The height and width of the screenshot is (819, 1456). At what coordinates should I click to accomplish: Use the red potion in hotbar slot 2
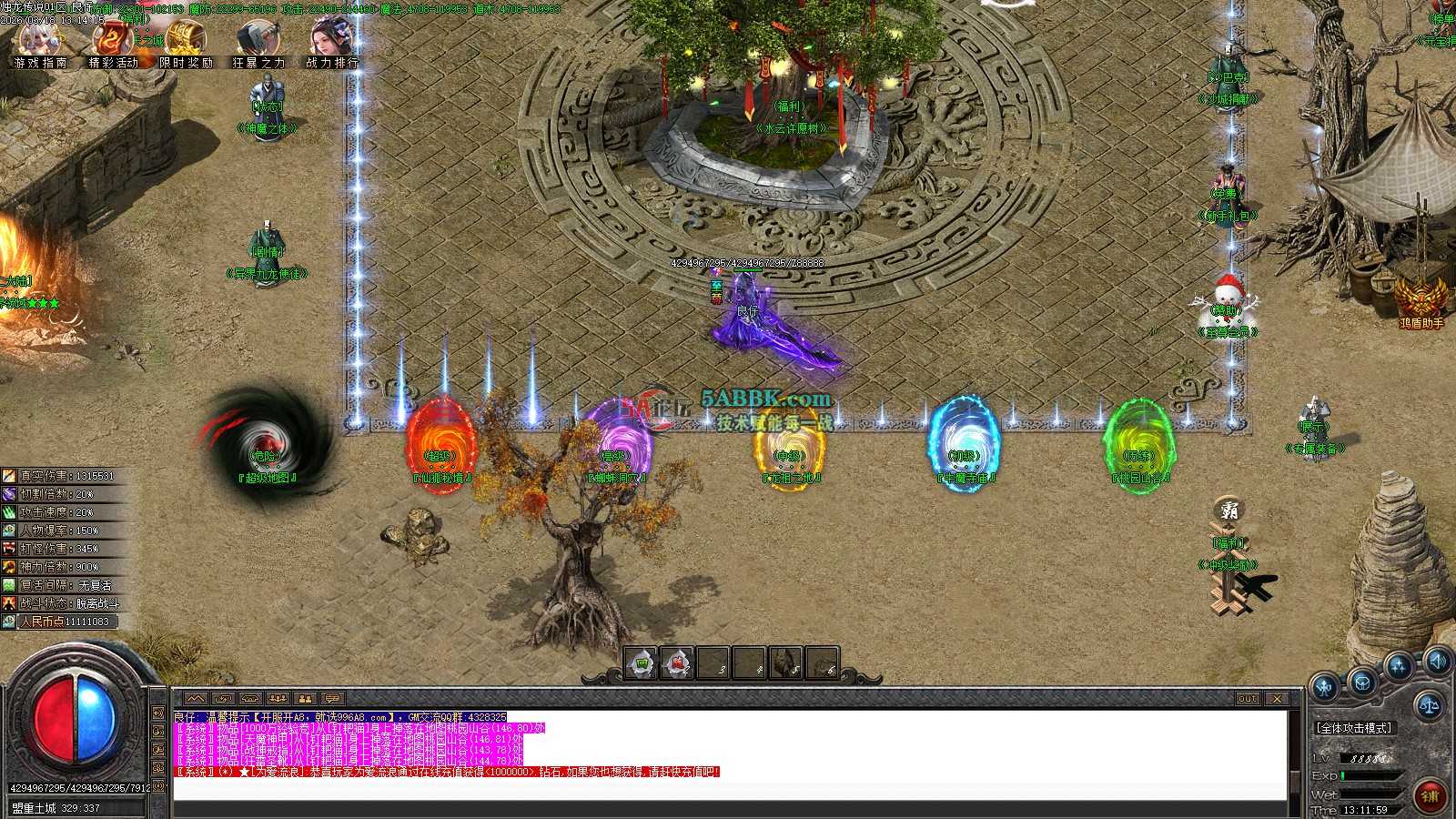click(x=677, y=663)
